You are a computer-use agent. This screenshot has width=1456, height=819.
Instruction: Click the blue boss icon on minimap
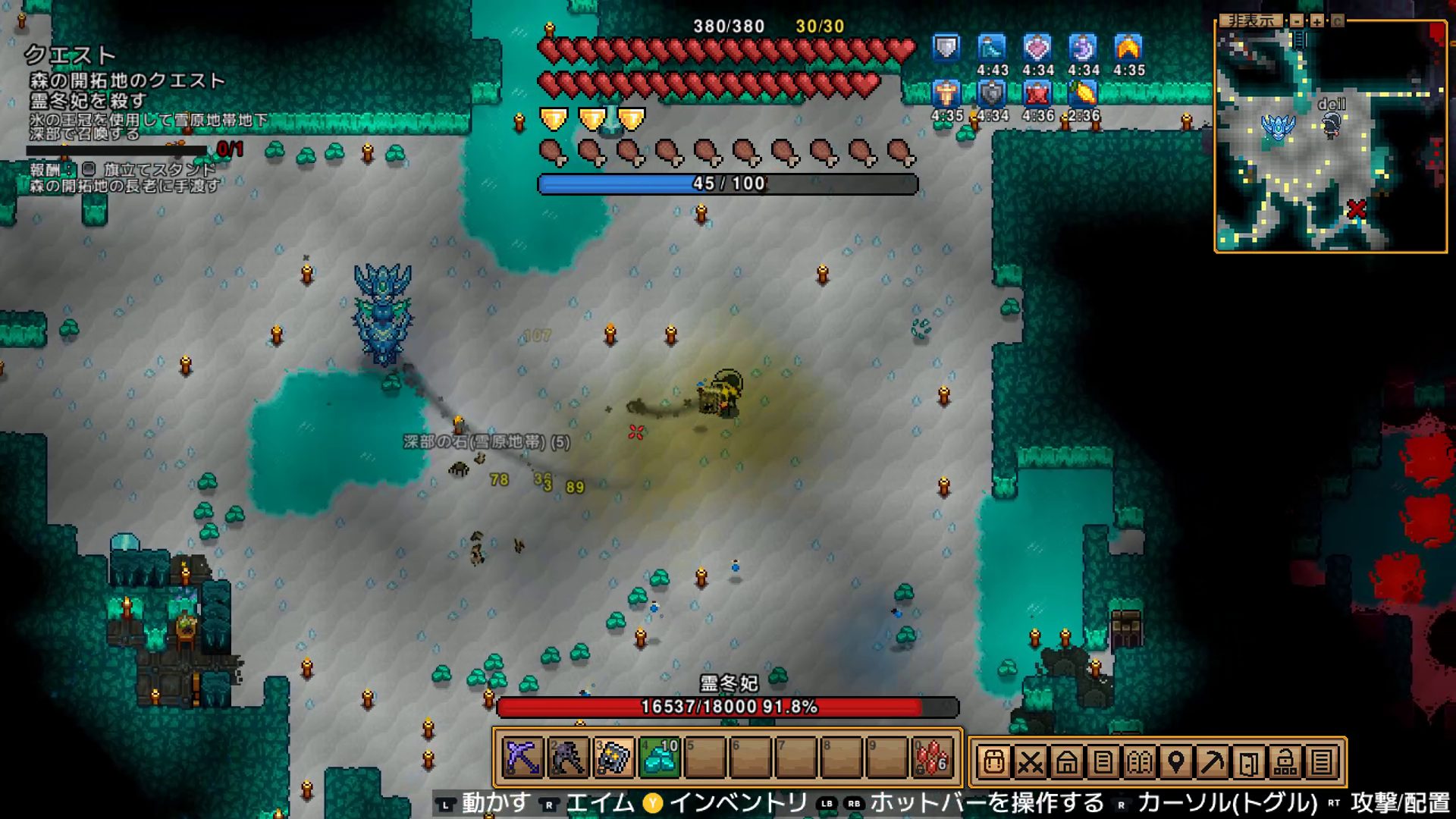(1278, 126)
